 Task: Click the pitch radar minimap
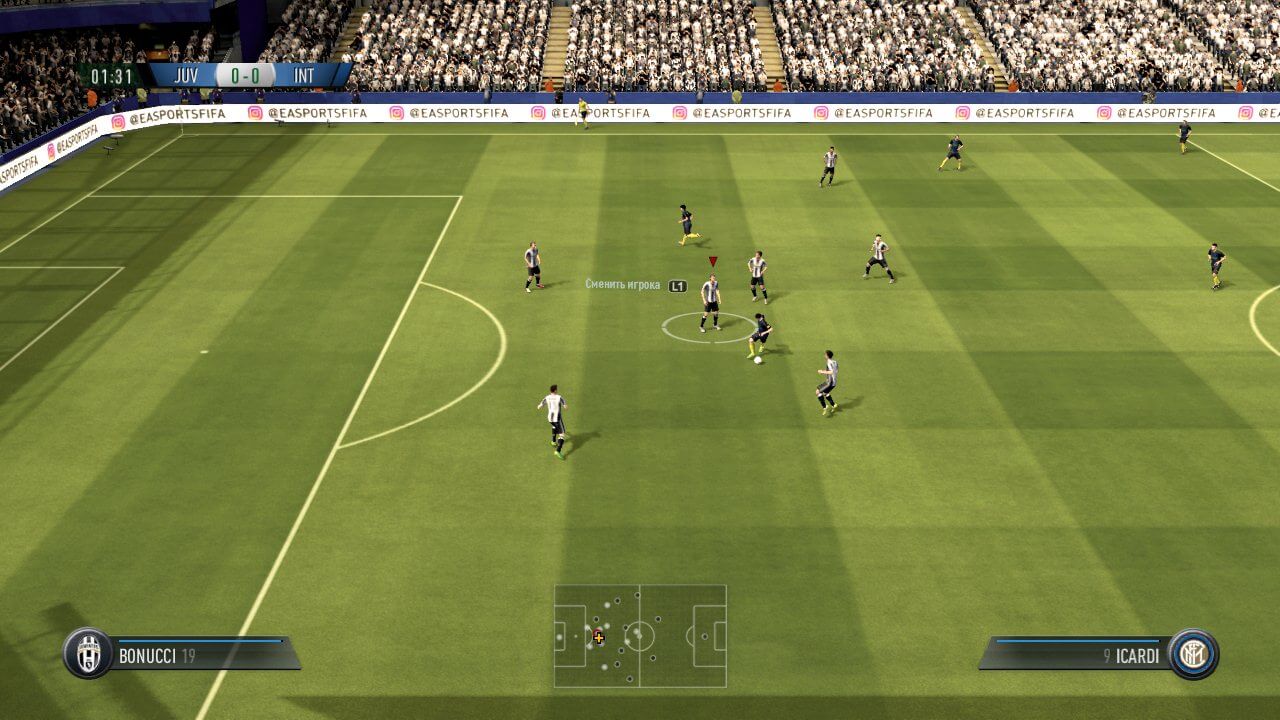point(640,636)
